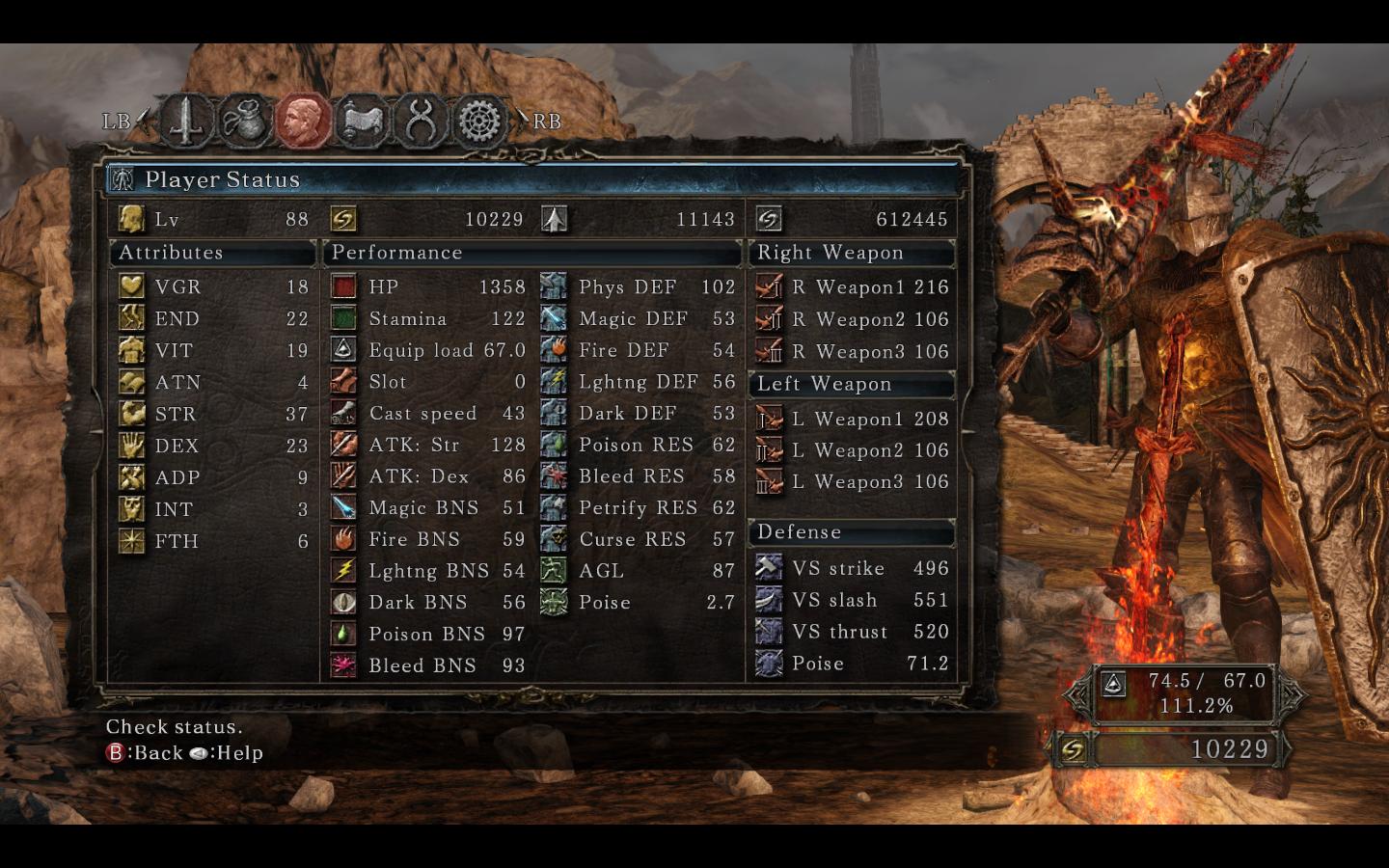Select the face-profile player status tab

pyautogui.click(x=303, y=121)
